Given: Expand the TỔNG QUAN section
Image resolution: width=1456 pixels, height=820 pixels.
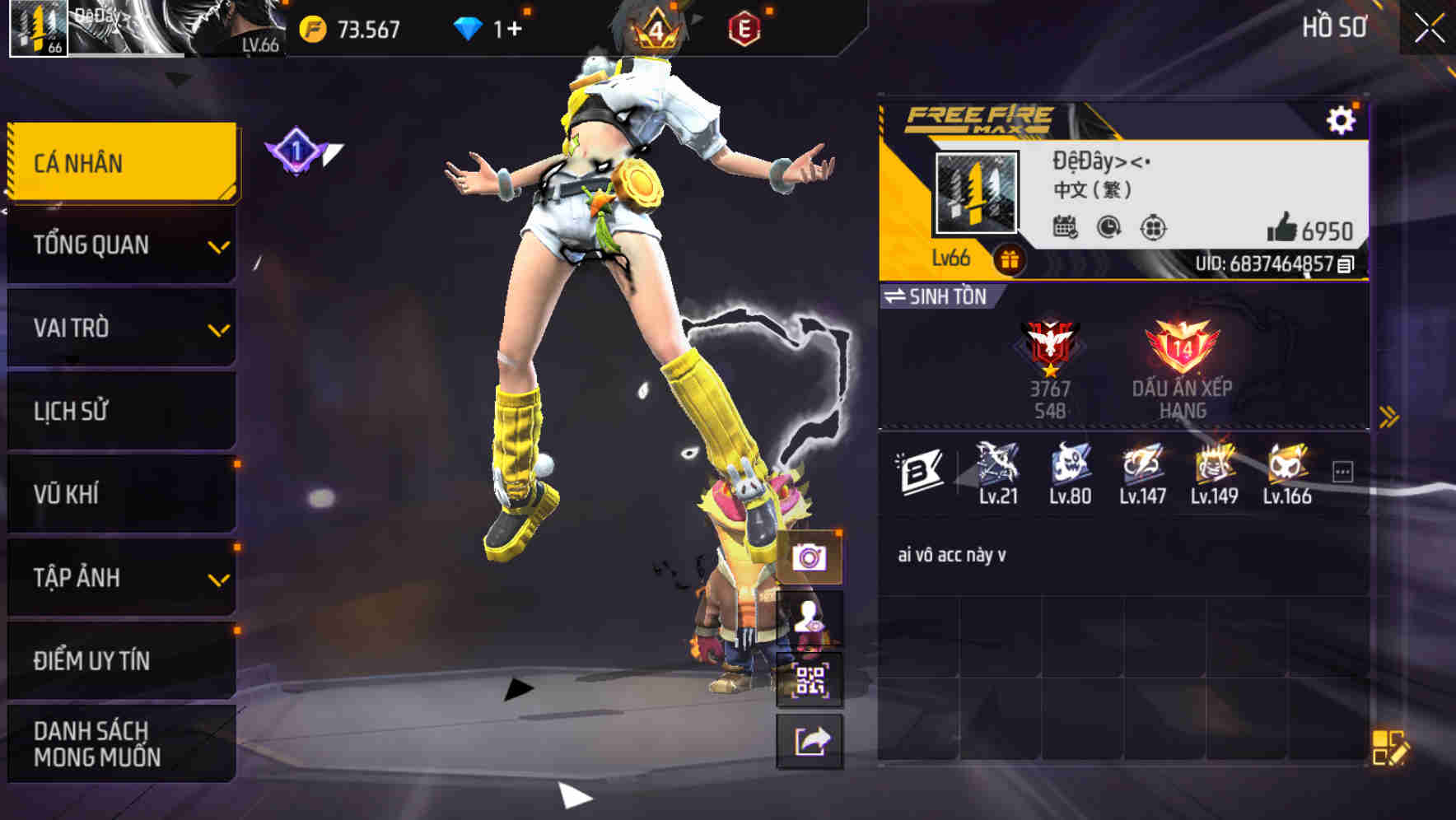Looking at the screenshot, I should click(120, 245).
